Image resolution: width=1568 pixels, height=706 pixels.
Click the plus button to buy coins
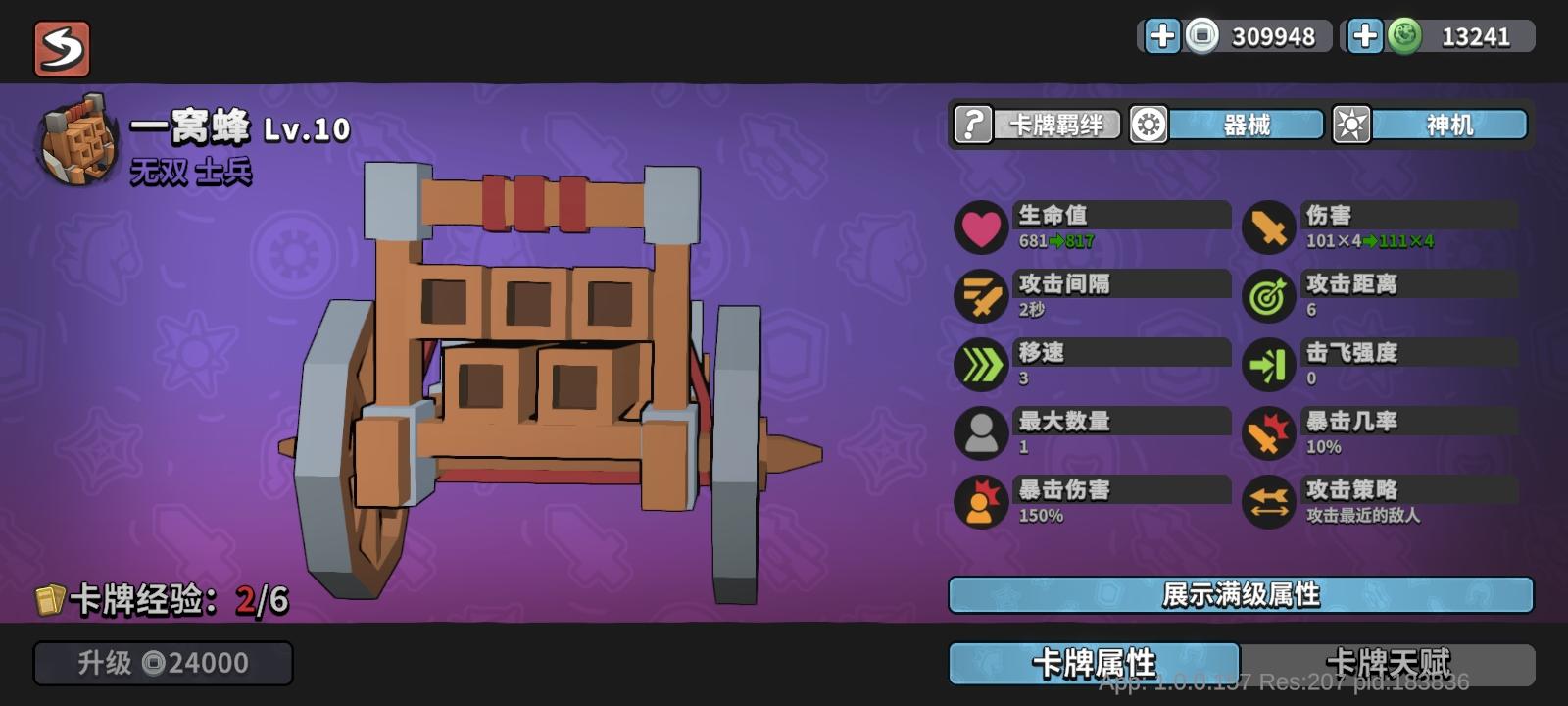click(1162, 37)
